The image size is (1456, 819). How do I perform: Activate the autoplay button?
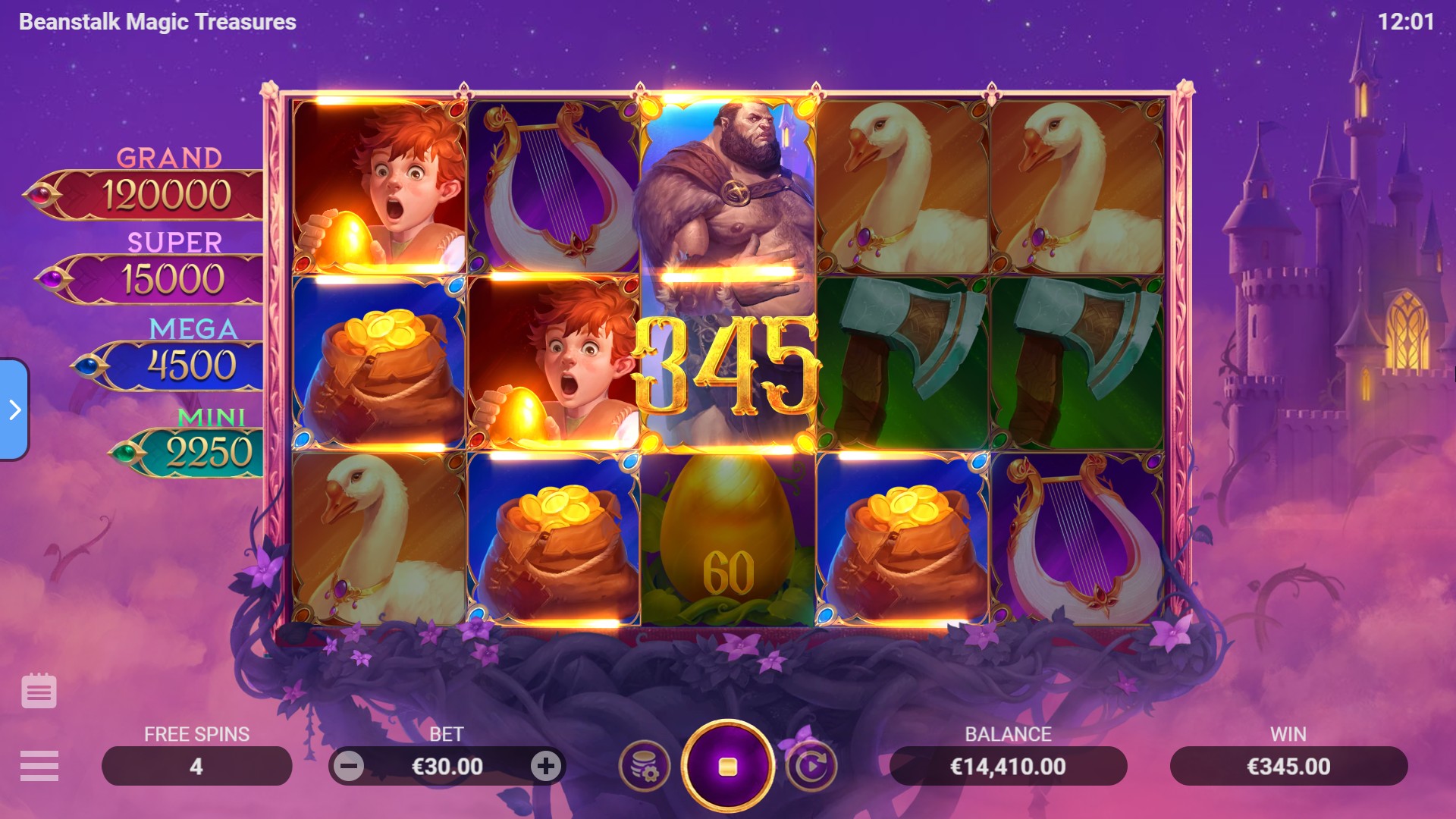pos(811,766)
